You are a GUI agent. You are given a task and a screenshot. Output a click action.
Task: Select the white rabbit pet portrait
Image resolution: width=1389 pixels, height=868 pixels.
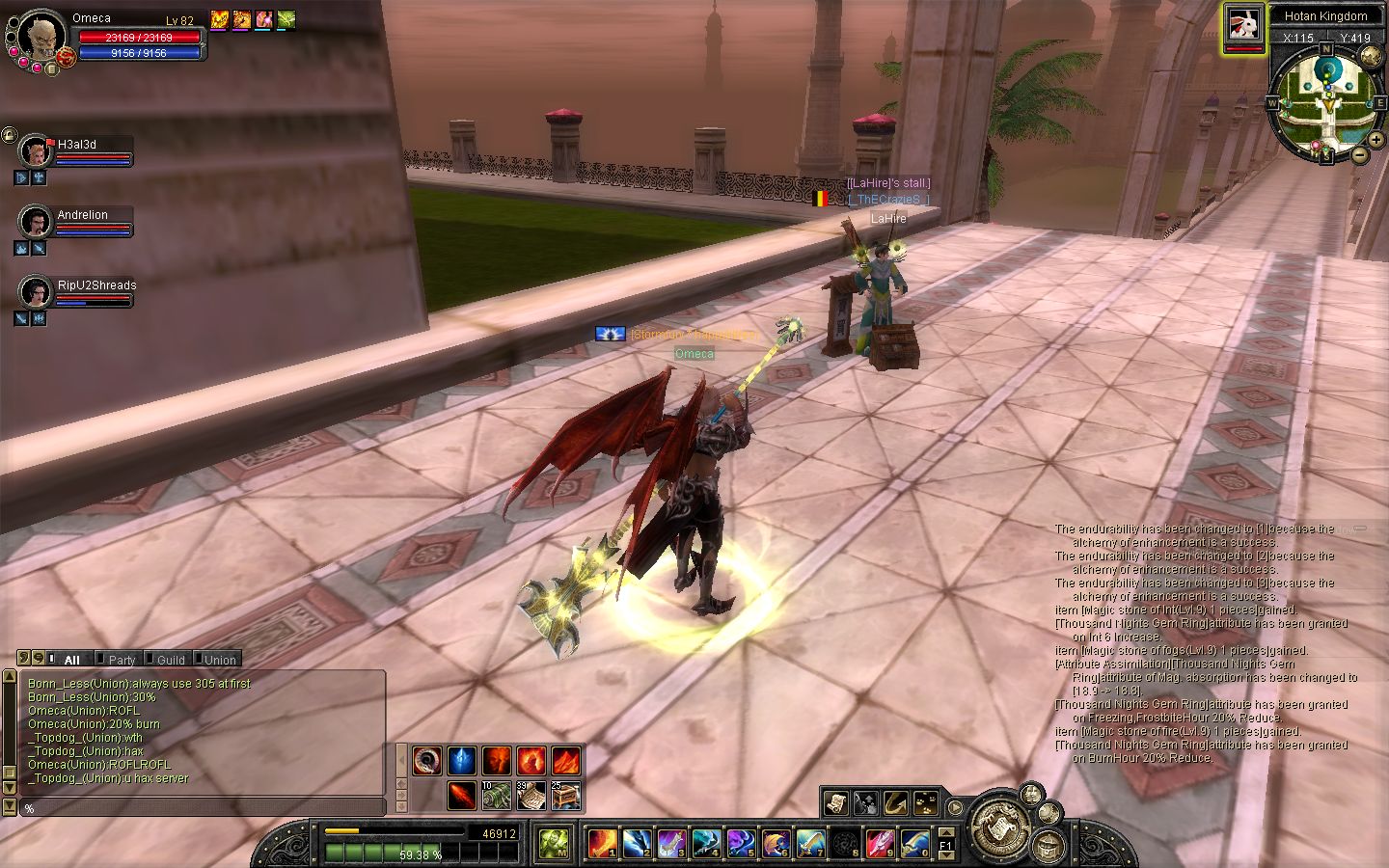click(x=1244, y=26)
